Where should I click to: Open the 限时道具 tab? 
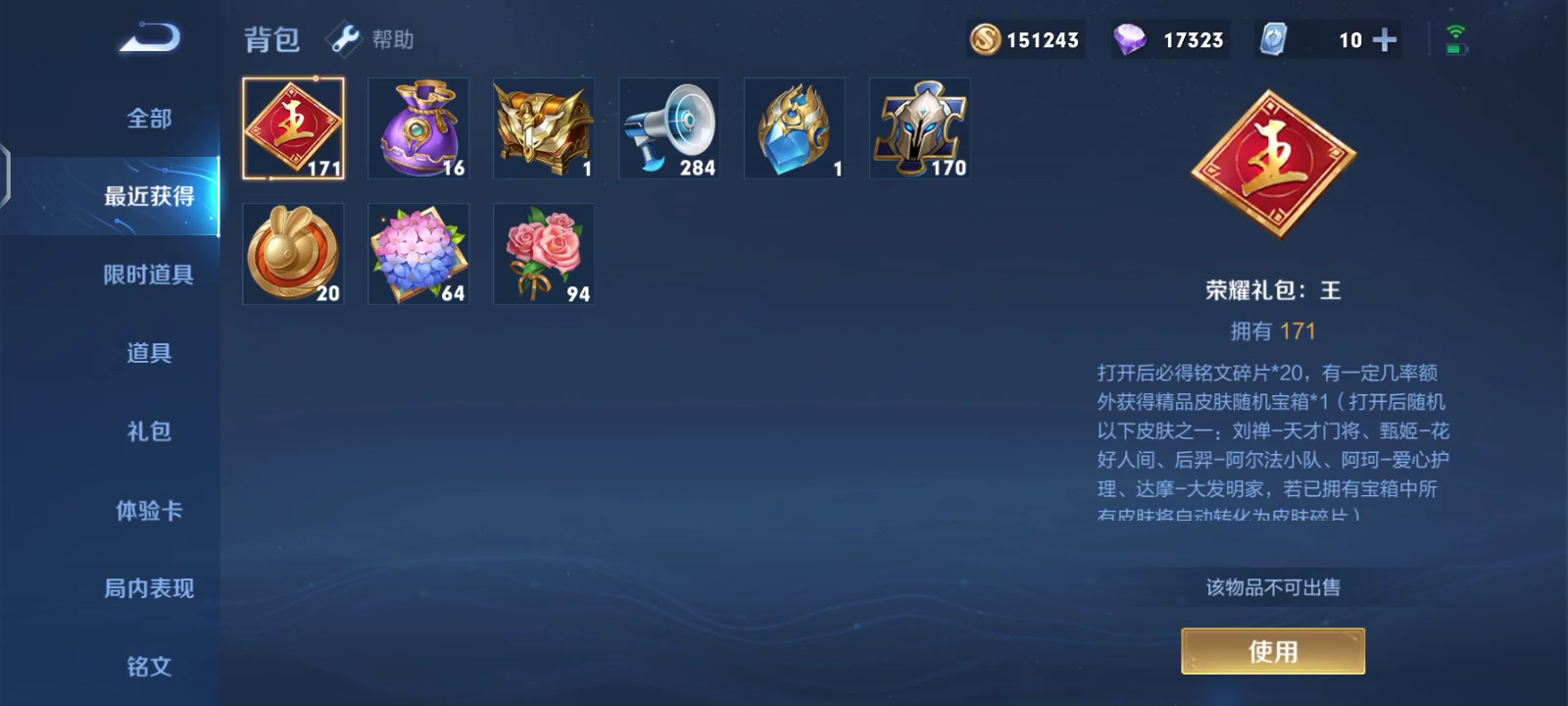tap(149, 275)
